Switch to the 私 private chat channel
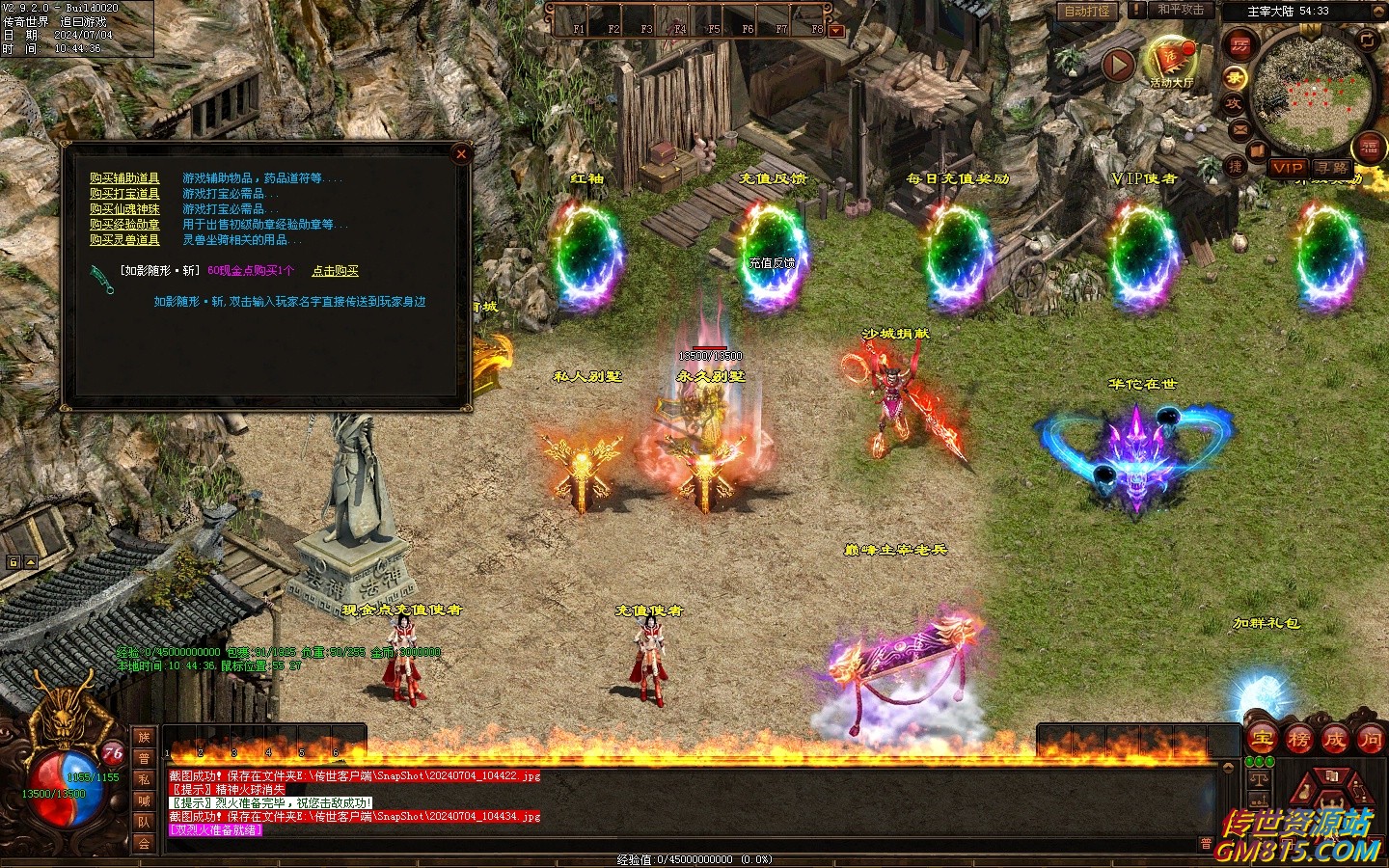 (x=144, y=779)
